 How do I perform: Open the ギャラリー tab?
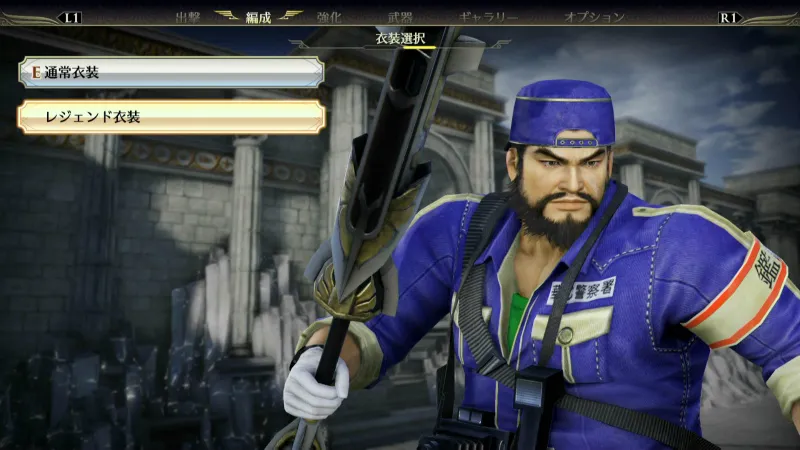488,17
